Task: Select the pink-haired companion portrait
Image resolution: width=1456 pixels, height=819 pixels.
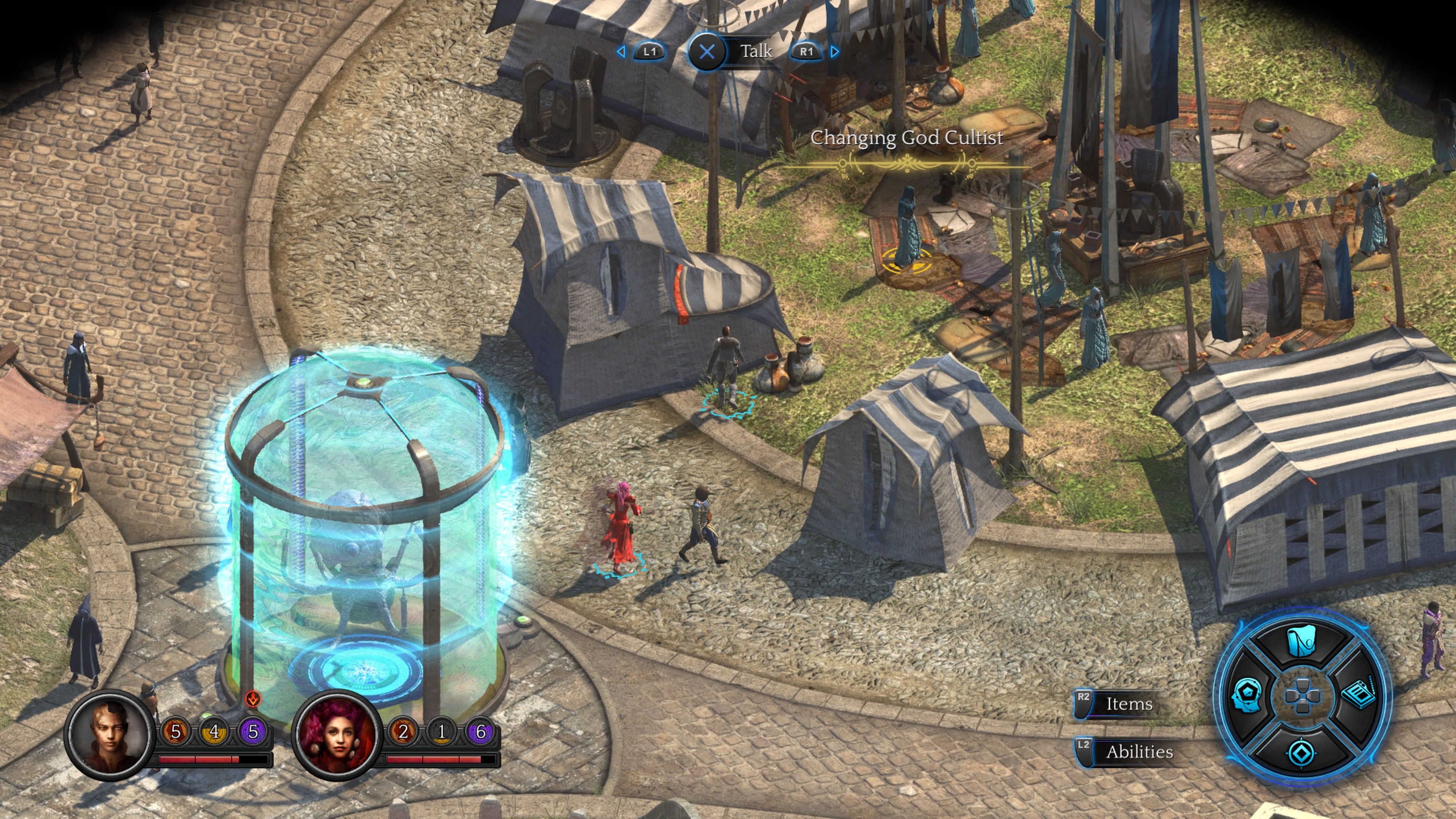Action: (x=337, y=734)
